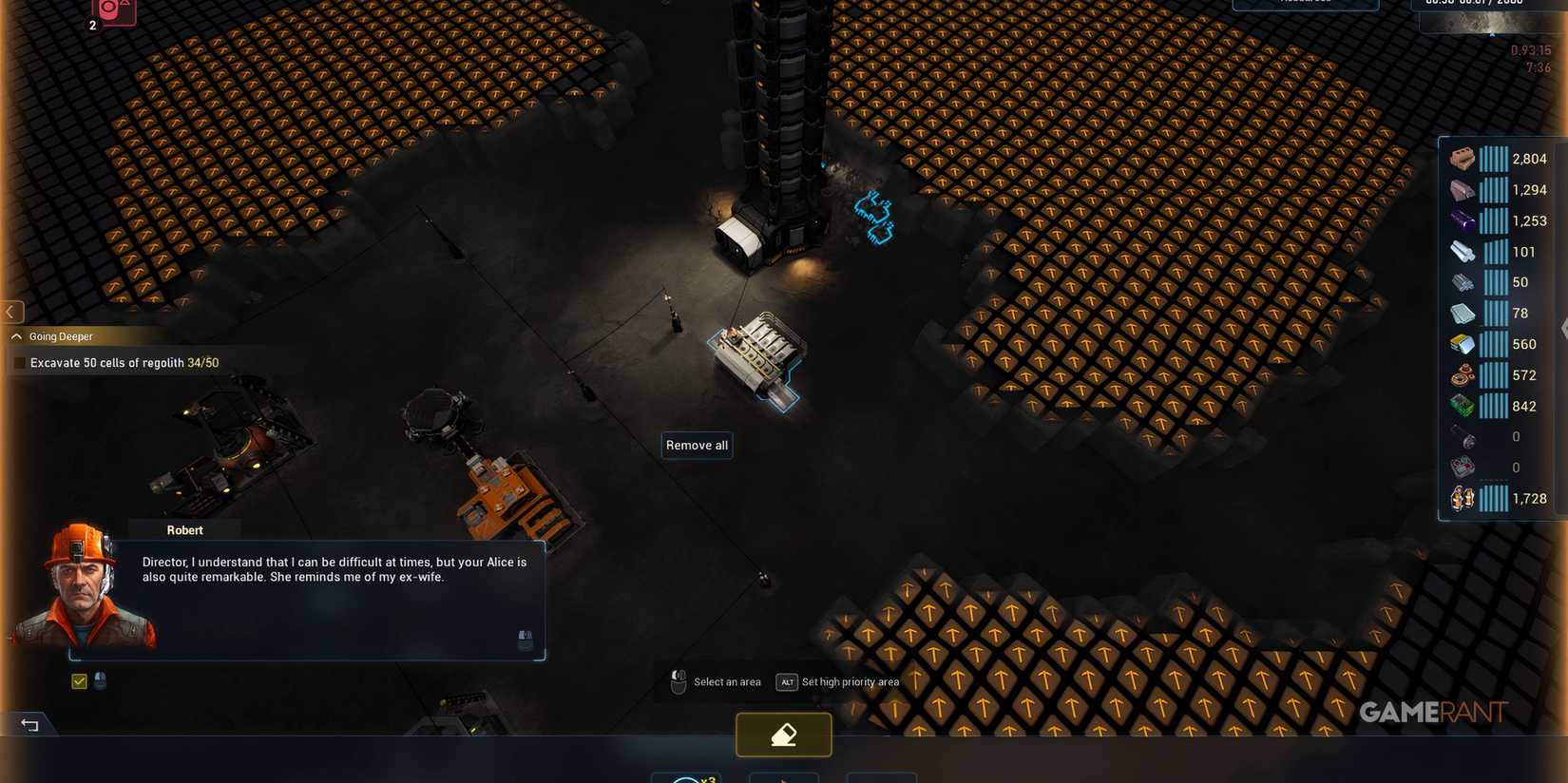Image resolution: width=1568 pixels, height=783 pixels.
Task: Select the eraser excavation tool at bottom center
Action: [783, 735]
